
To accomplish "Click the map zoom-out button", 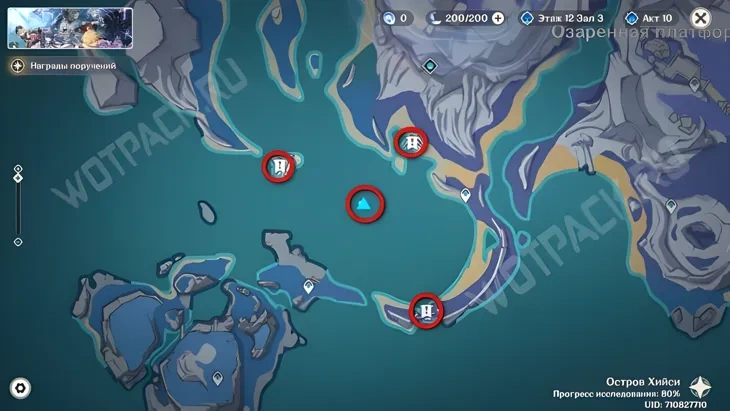I will click(x=18, y=242).
